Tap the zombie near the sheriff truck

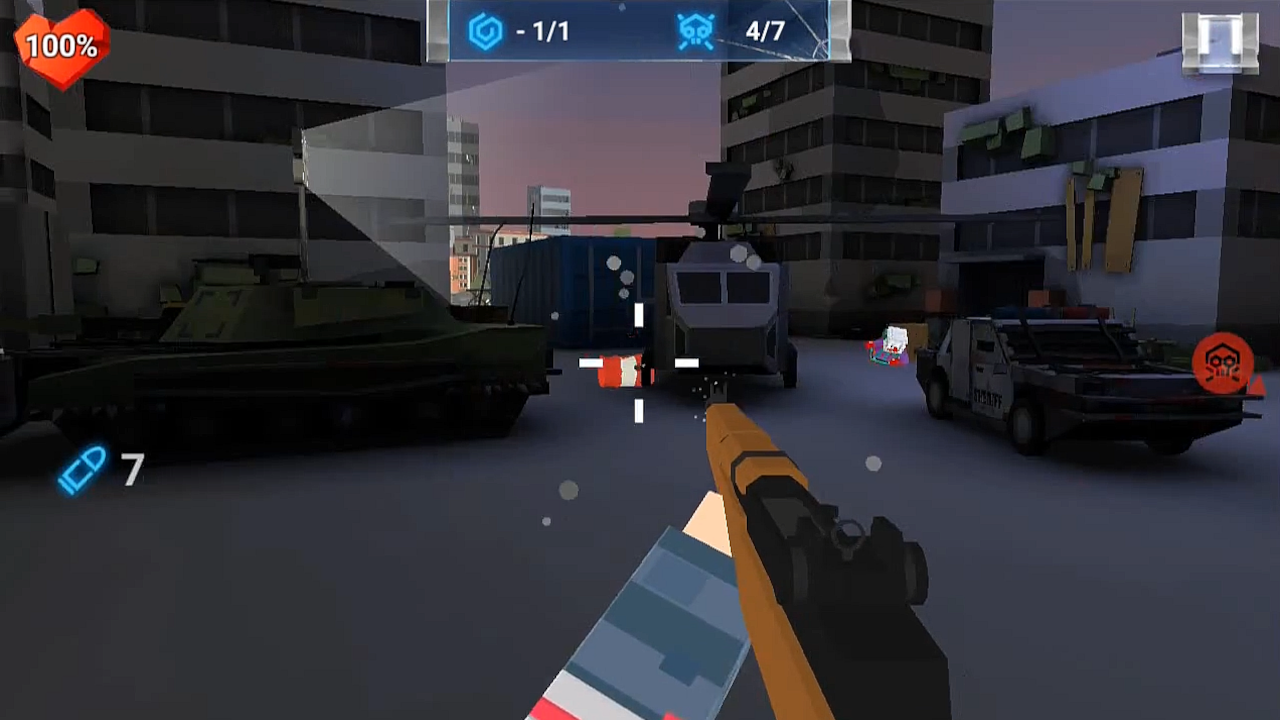[x=884, y=350]
